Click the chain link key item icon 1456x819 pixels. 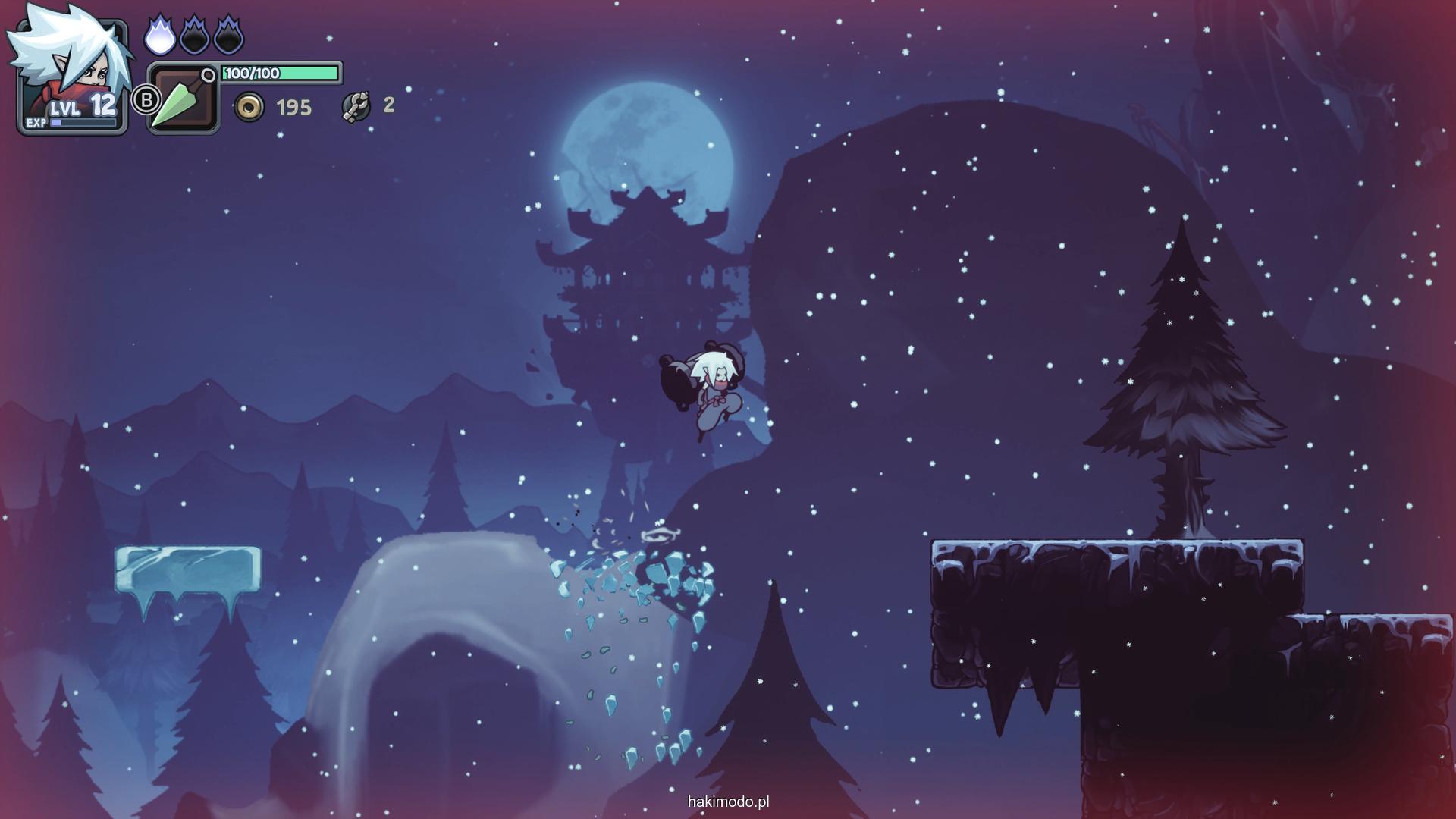click(356, 106)
